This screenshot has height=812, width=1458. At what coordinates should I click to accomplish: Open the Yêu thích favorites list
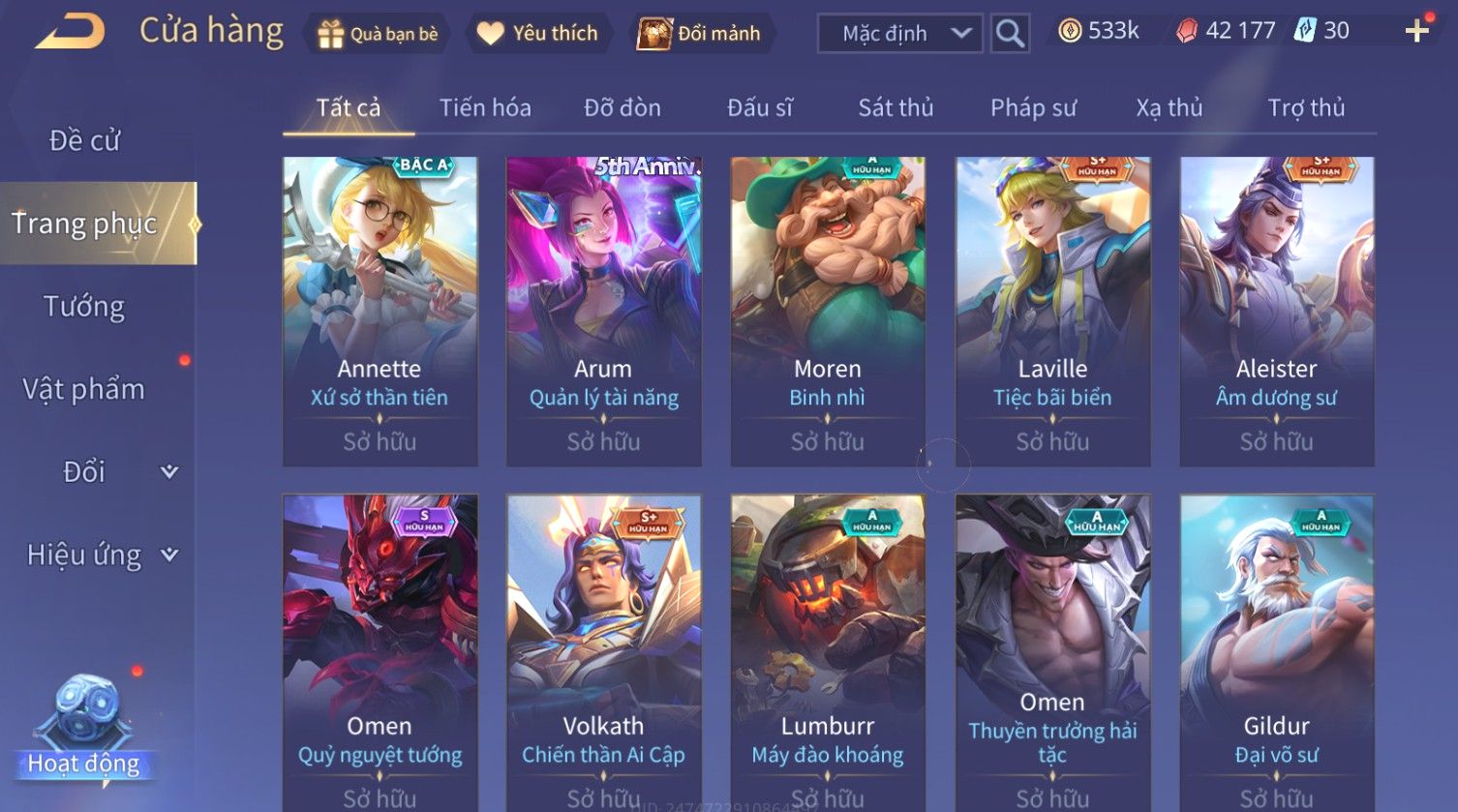point(537,34)
